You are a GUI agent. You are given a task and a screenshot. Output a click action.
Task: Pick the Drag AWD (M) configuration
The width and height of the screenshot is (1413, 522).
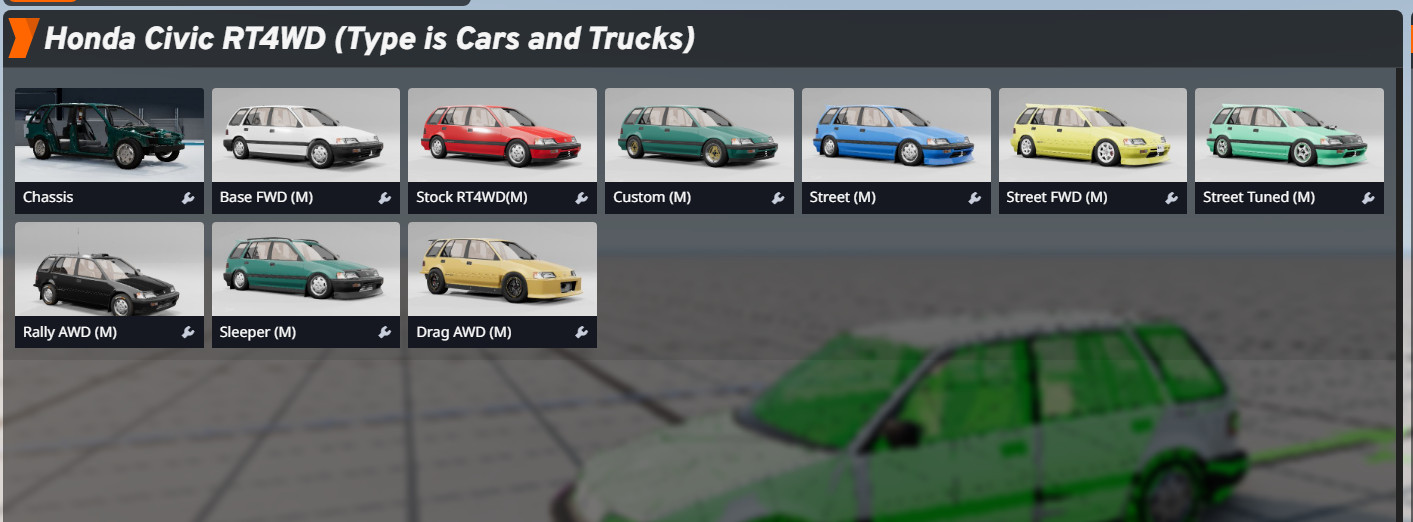coord(502,270)
